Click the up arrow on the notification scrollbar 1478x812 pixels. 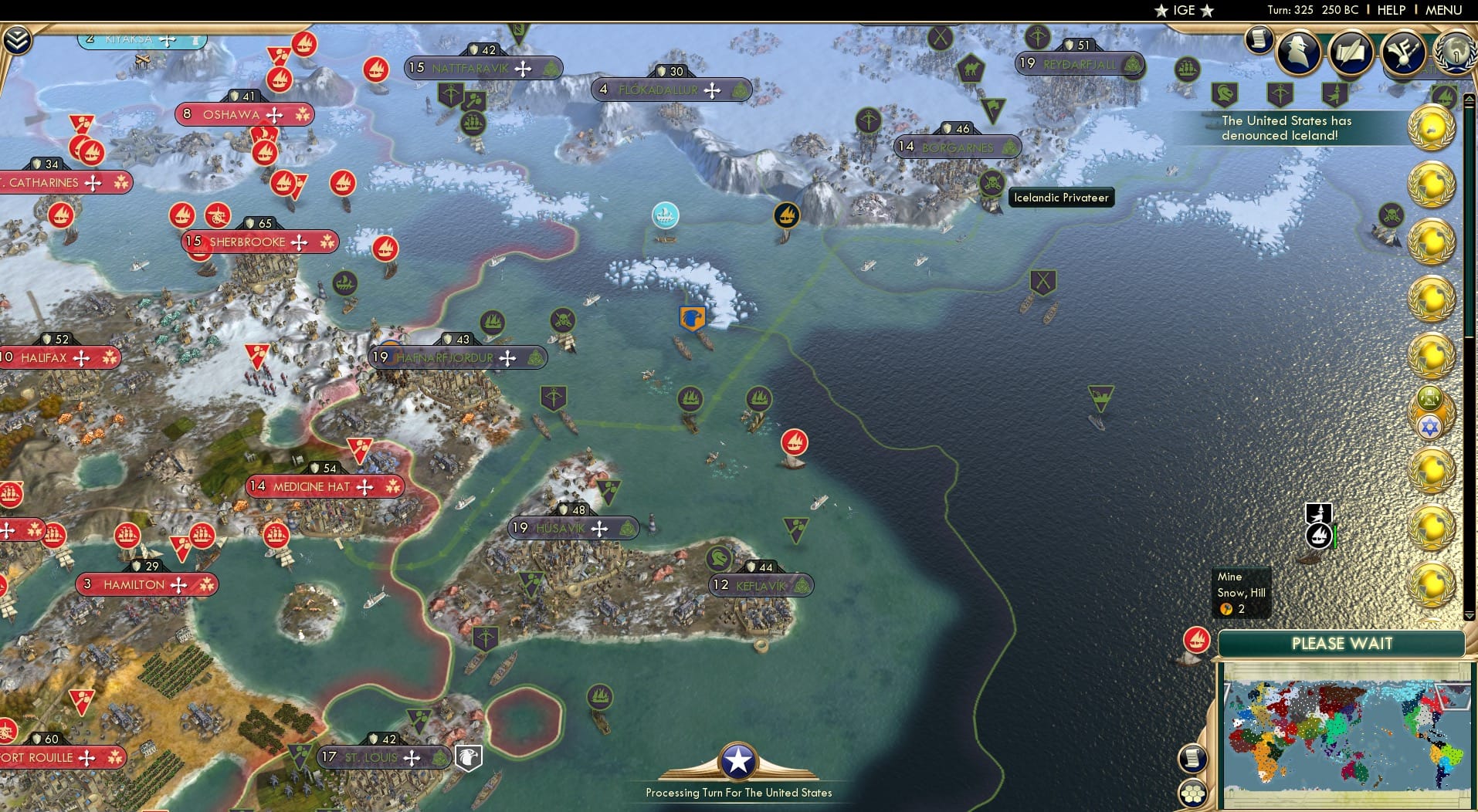(x=1468, y=98)
